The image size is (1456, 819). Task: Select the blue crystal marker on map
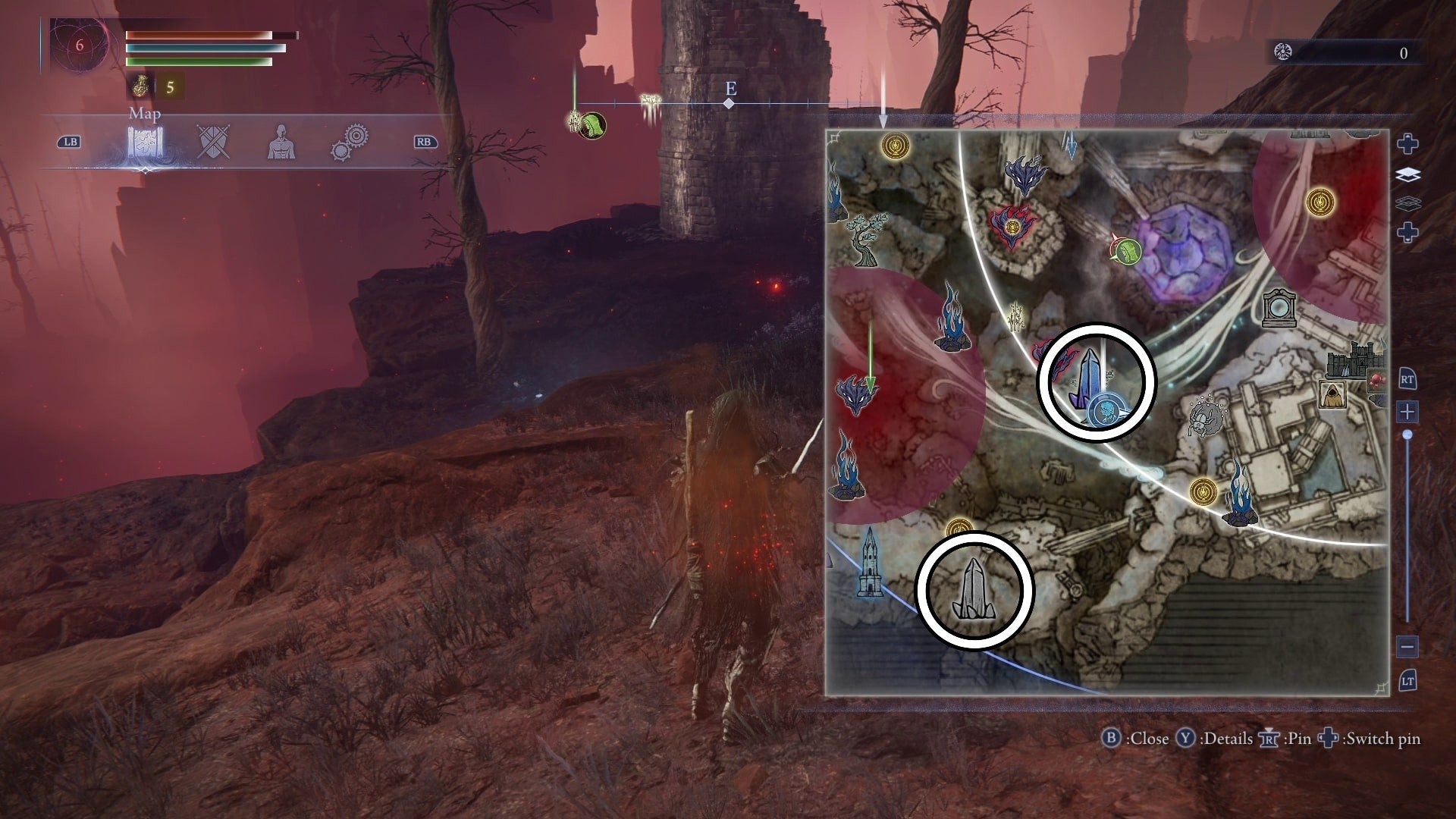tap(1084, 378)
